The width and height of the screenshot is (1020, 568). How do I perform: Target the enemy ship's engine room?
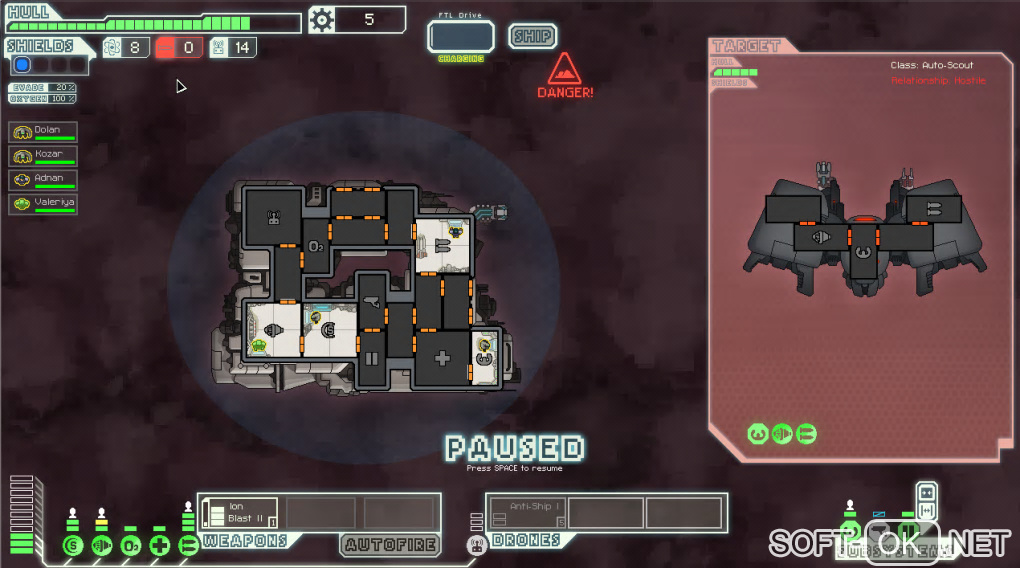(821, 238)
